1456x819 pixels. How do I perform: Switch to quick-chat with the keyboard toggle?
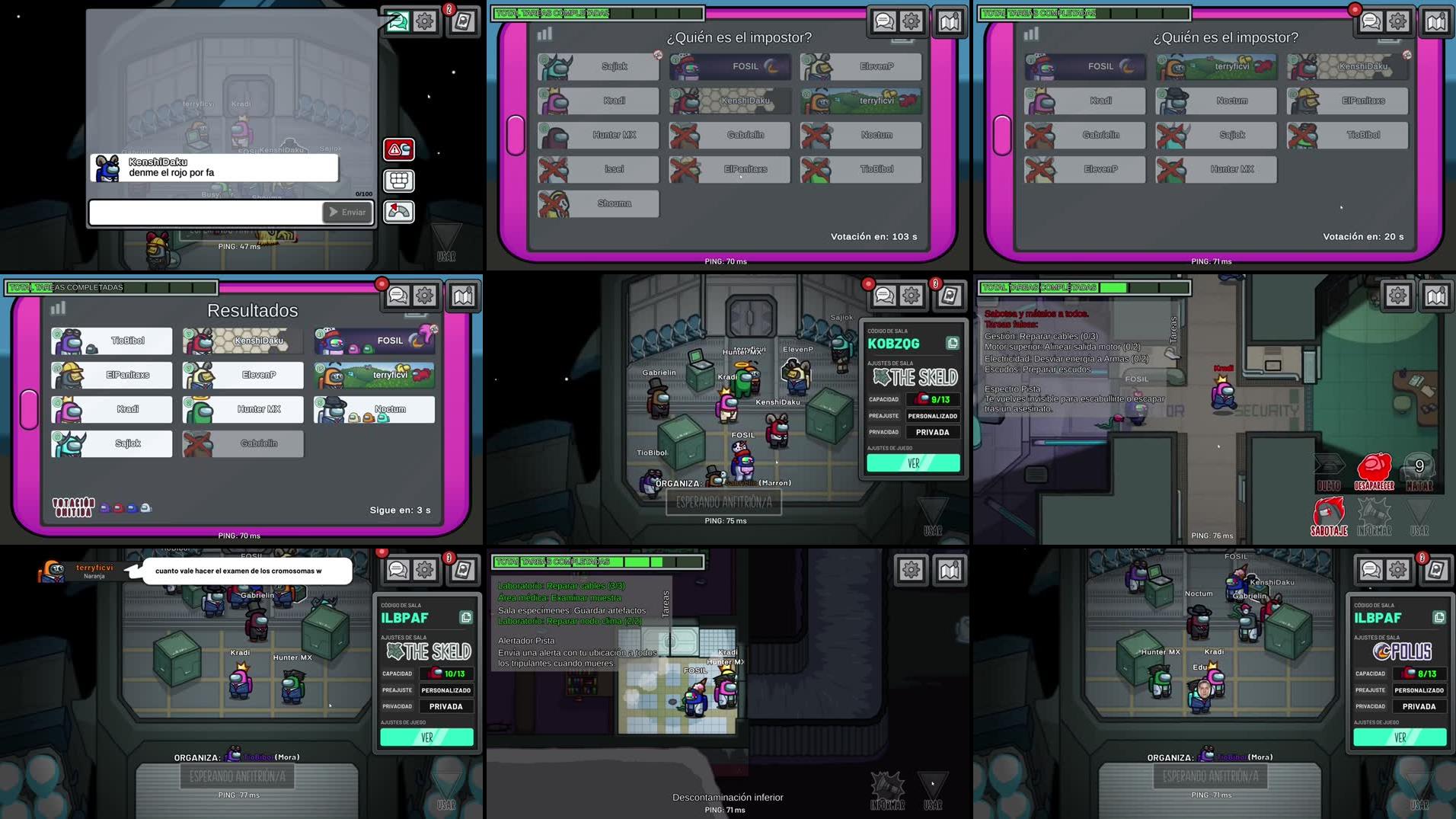(x=398, y=181)
